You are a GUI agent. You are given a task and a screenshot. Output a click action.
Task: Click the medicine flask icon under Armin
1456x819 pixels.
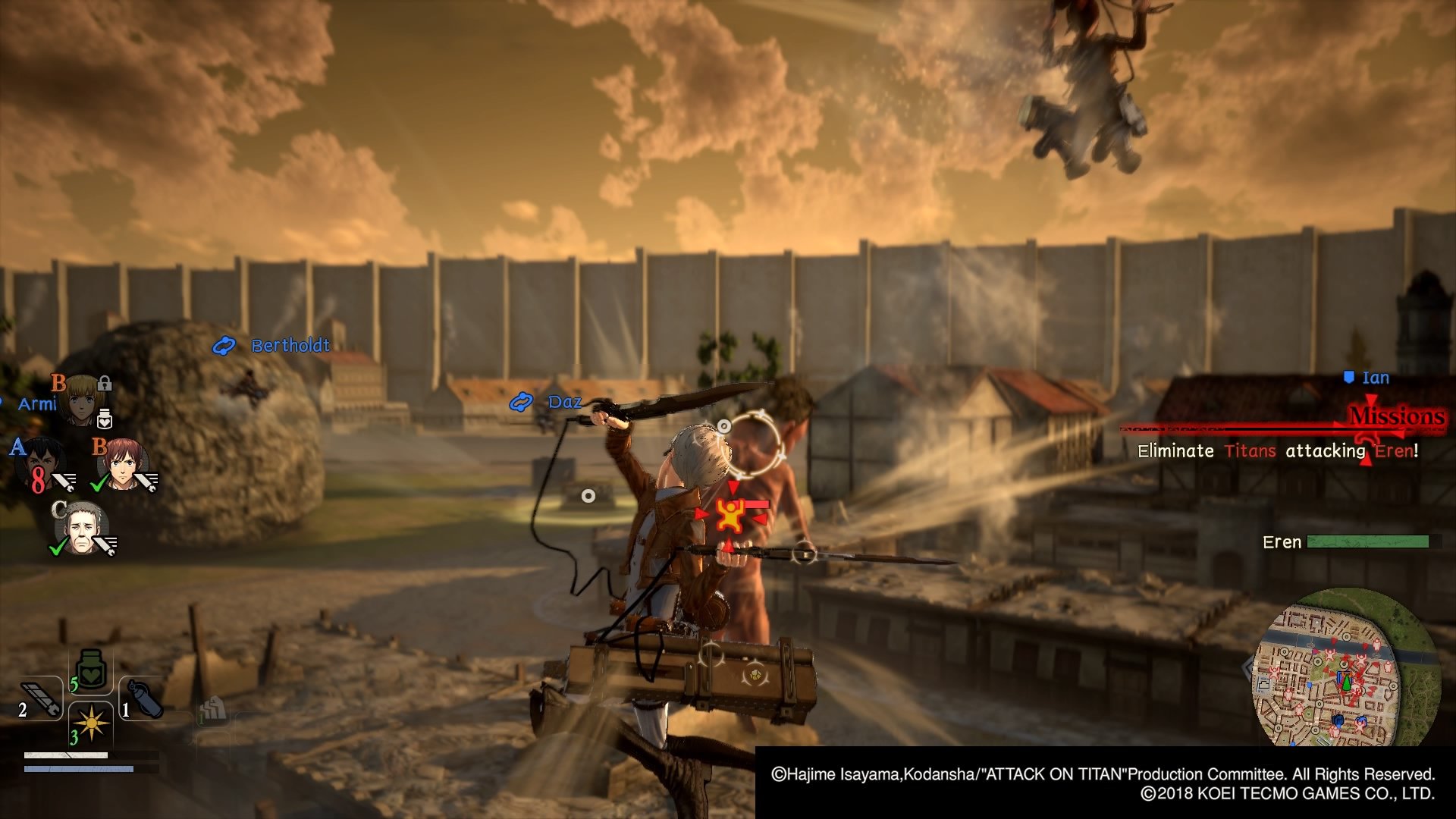coord(104,419)
